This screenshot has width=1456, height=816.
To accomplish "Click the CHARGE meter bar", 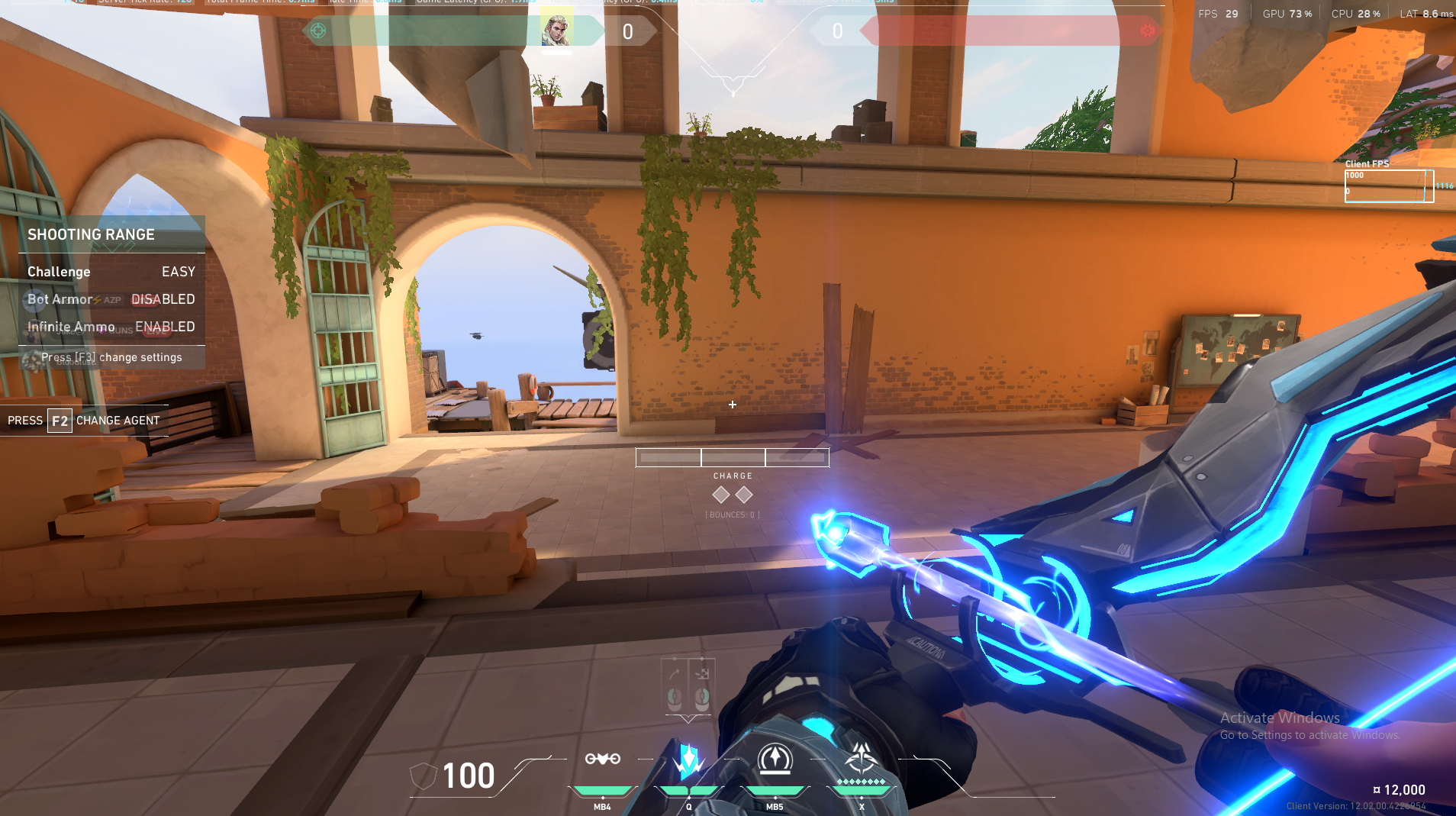I will point(733,456).
